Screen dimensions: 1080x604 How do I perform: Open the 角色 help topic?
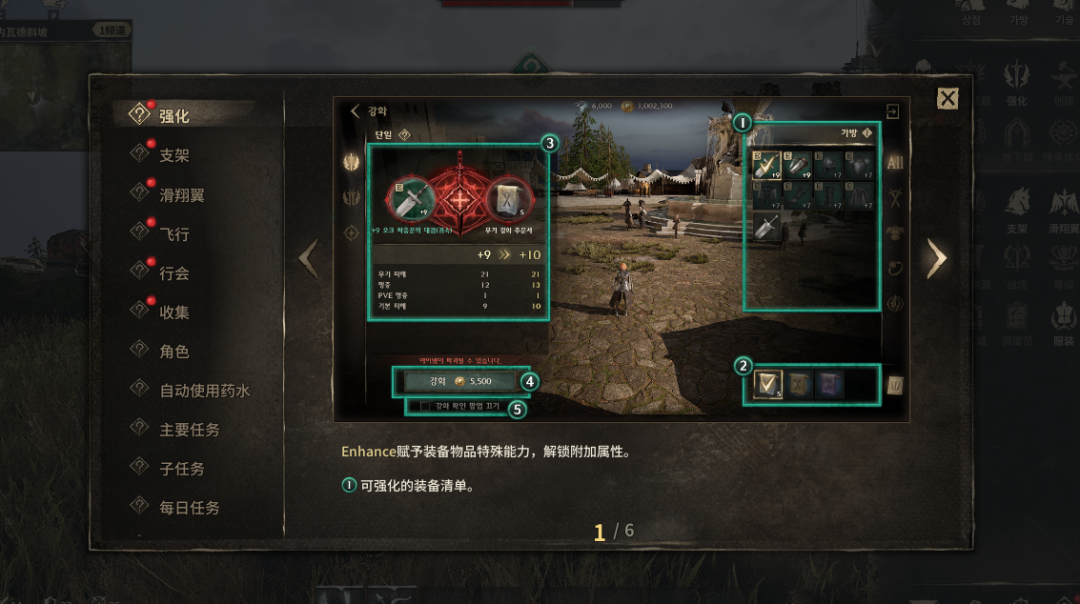[174, 351]
